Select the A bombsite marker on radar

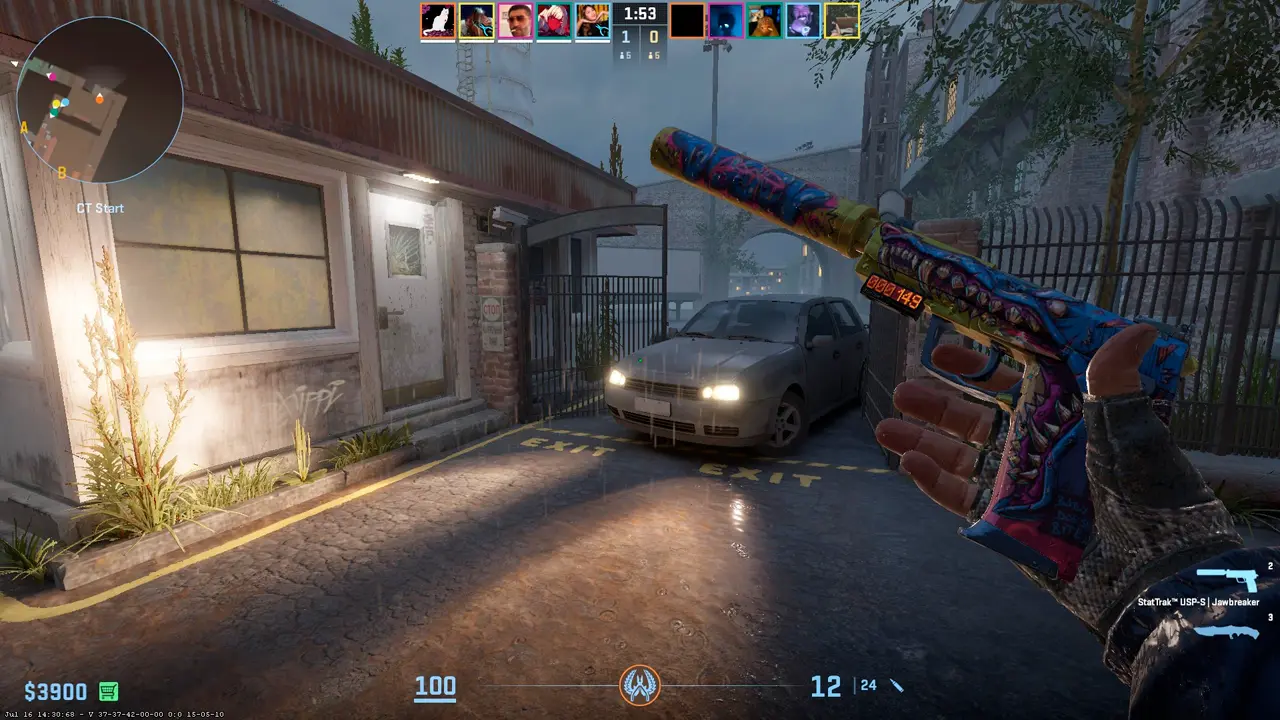pos(24,127)
